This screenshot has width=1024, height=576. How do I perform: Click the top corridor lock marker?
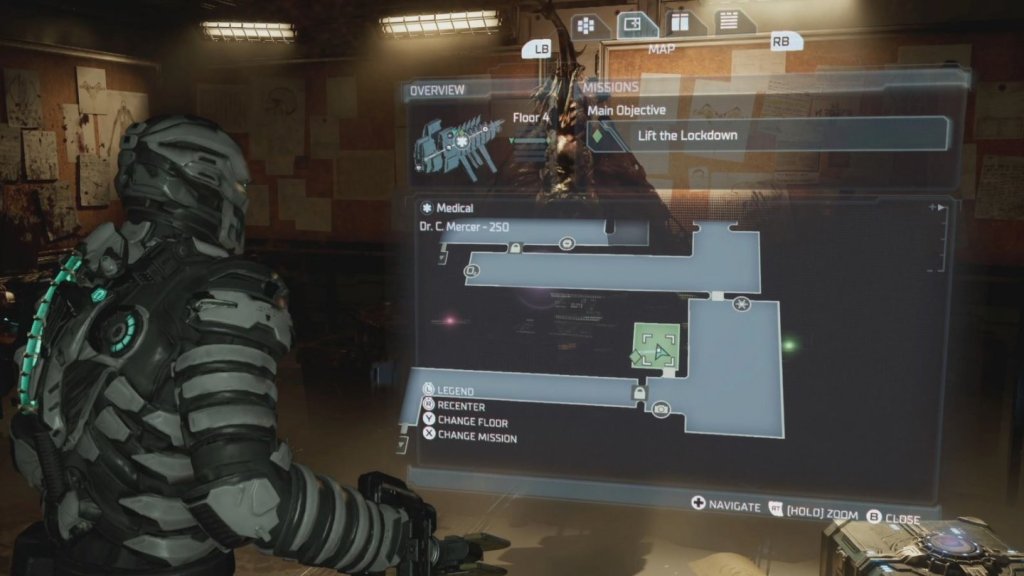tap(515, 248)
